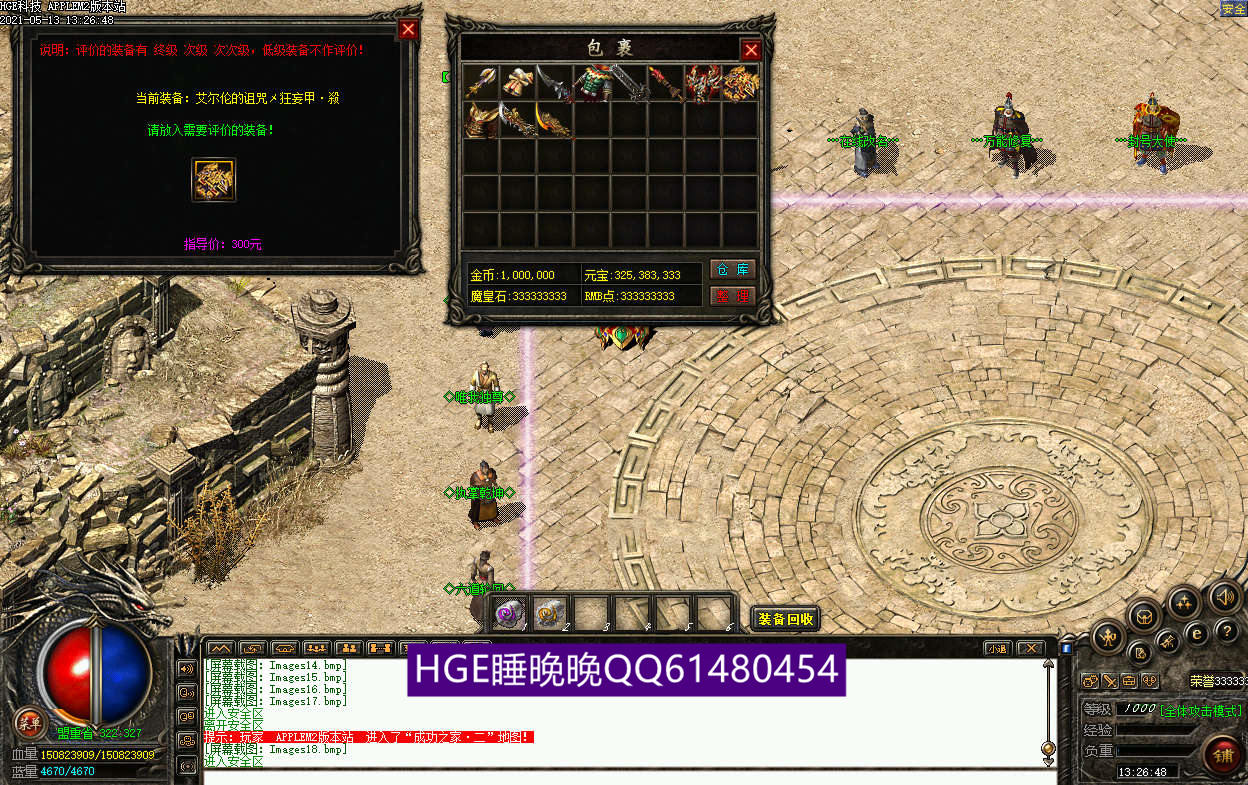This screenshot has width=1248, height=785.
Task: Open the 菜单 round menu button
Action: tap(28, 722)
